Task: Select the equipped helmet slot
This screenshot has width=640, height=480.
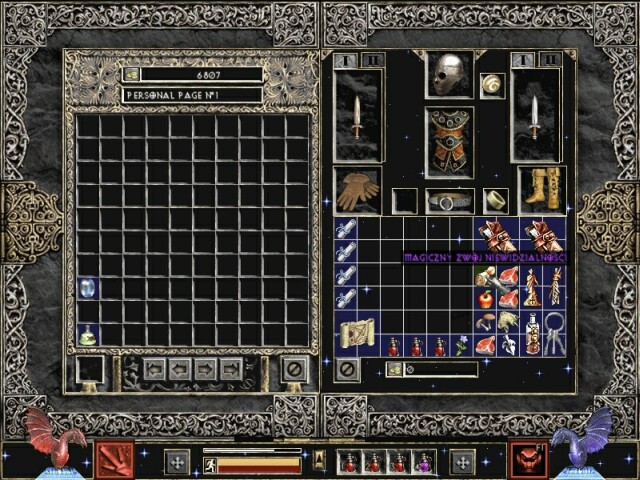Action: click(x=449, y=73)
